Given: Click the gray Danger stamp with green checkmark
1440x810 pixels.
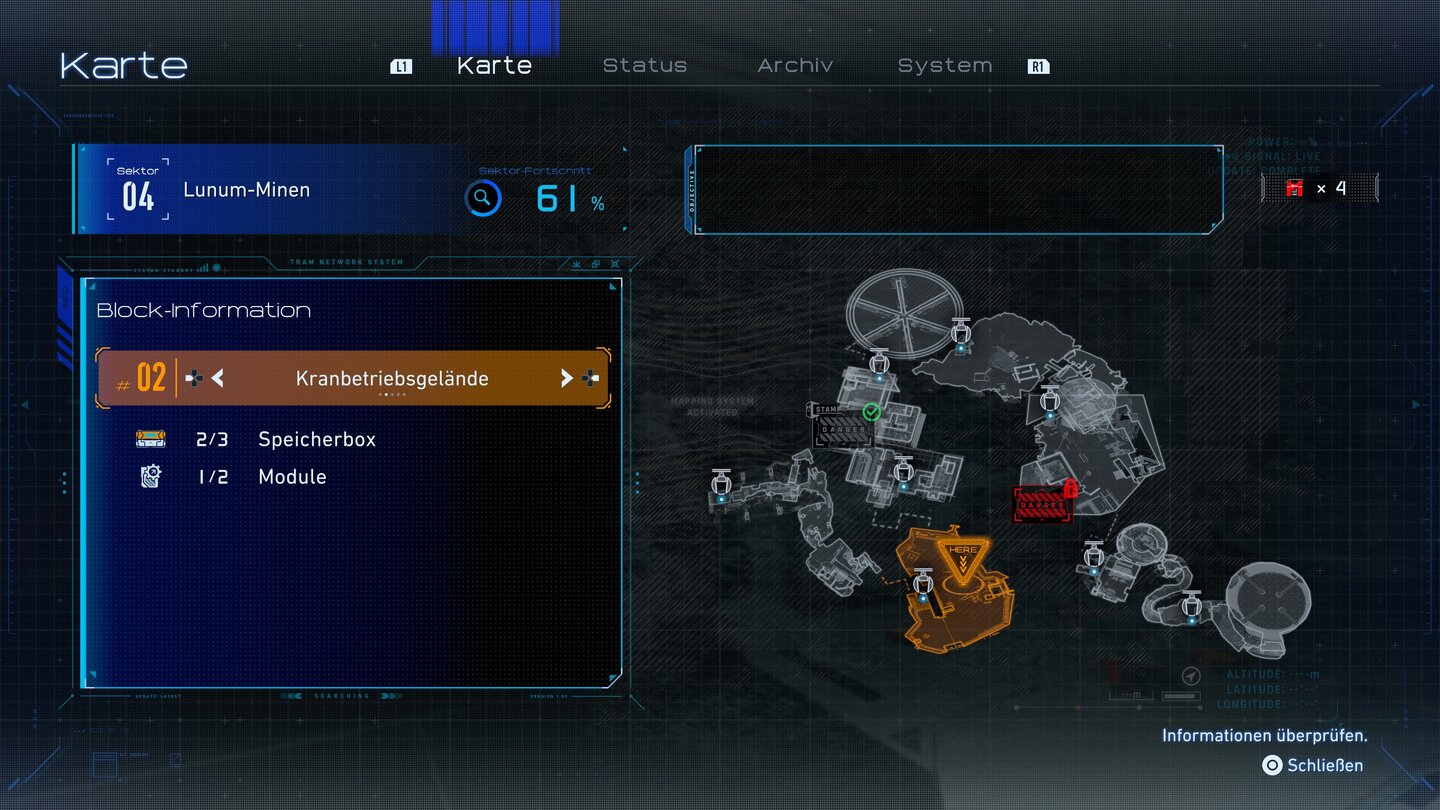Looking at the screenshot, I should [x=842, y=428].
